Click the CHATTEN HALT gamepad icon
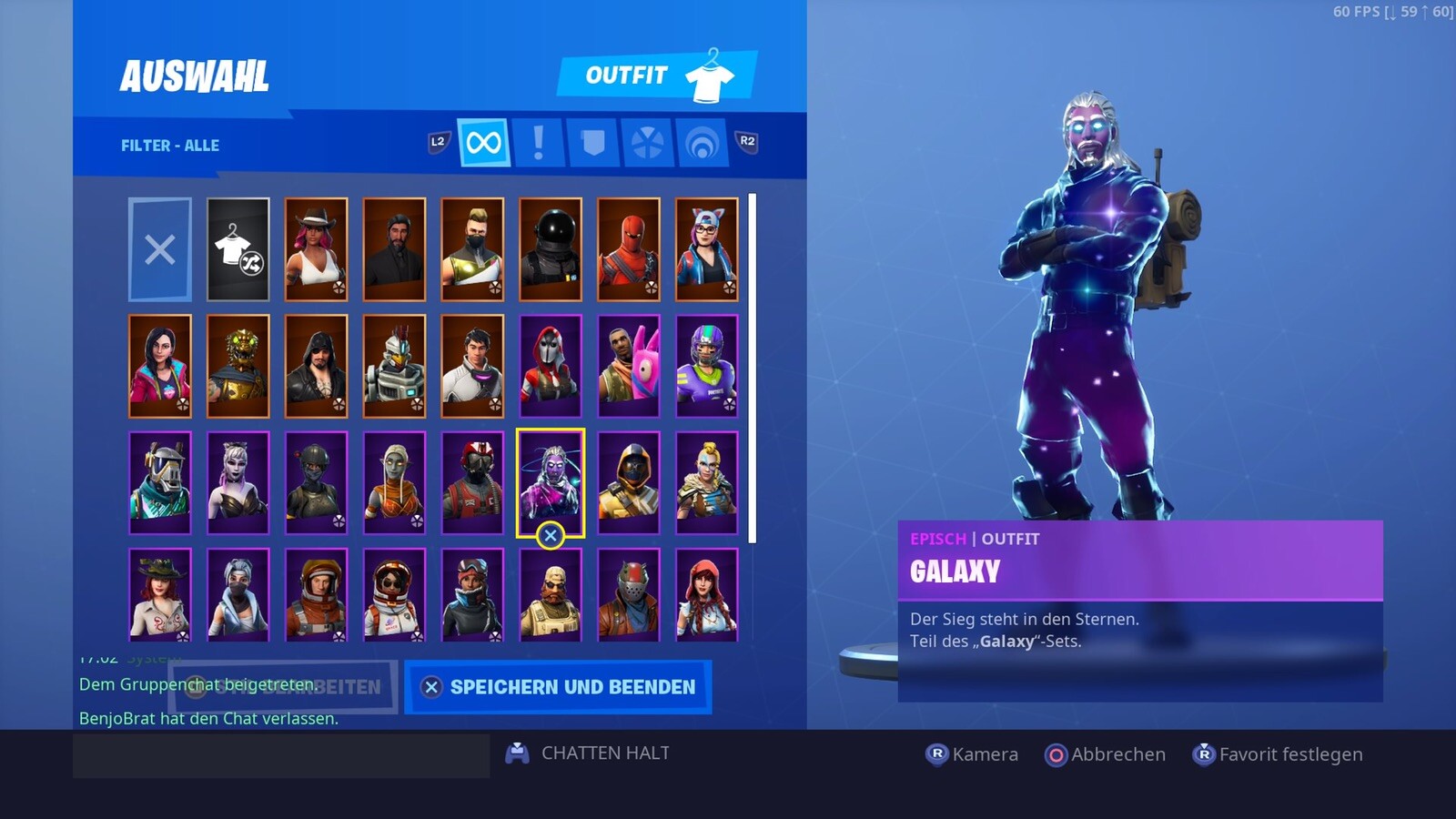1456x819 pixels. tap(519, 753)
